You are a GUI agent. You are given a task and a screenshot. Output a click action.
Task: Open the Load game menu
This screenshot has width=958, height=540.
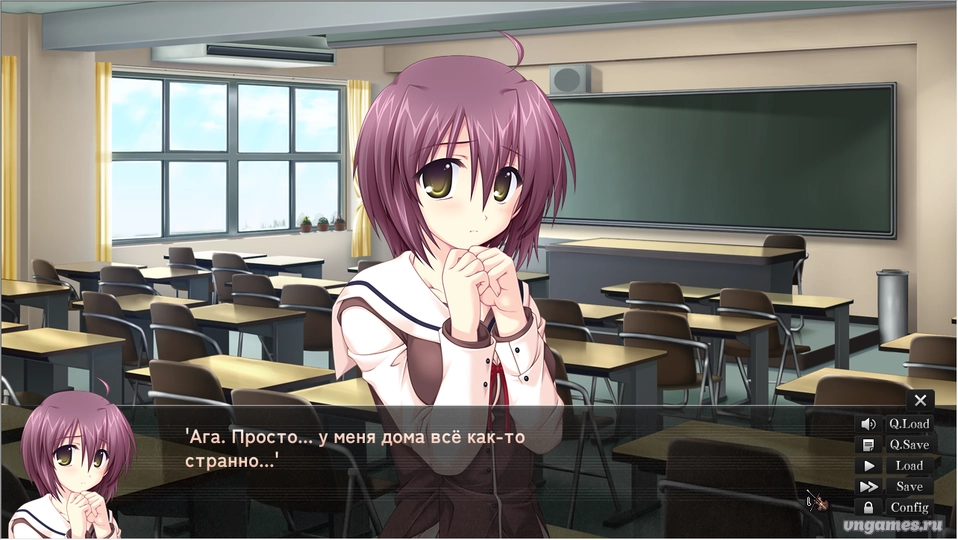click(x=909, y=466)
